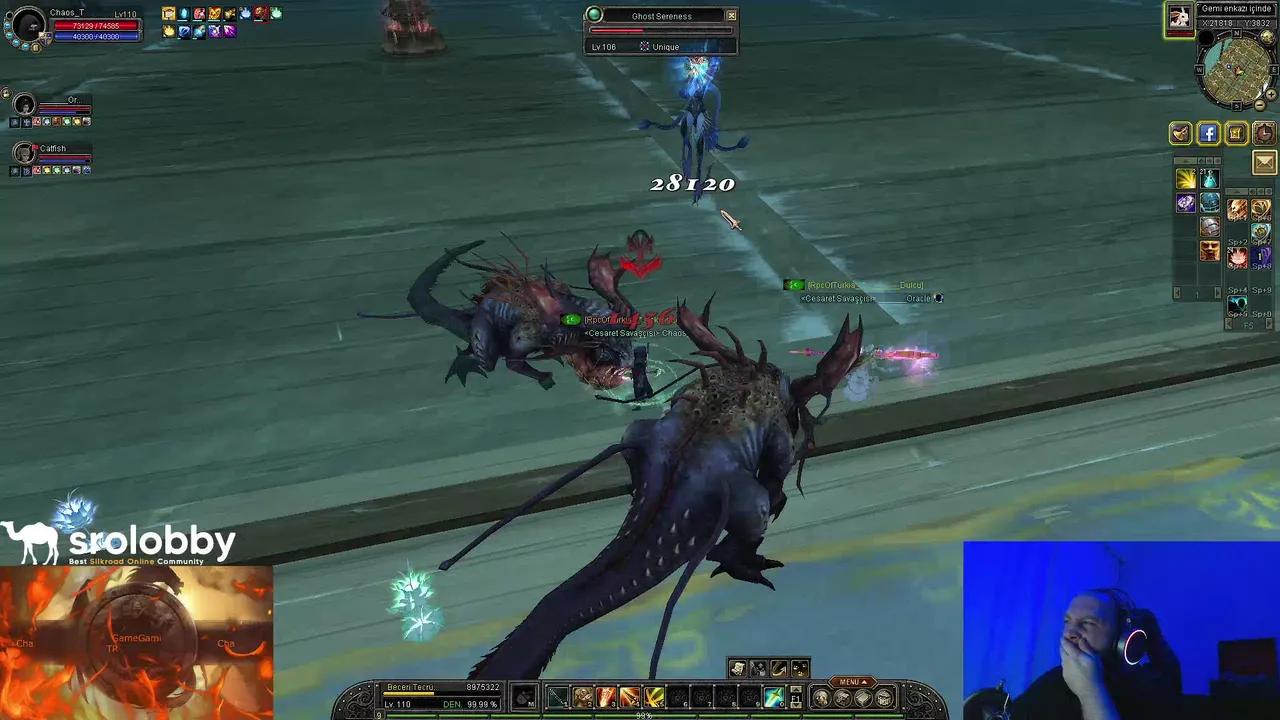Open the golden item mall icon
1280x720 pixels.
point(1237,133)
